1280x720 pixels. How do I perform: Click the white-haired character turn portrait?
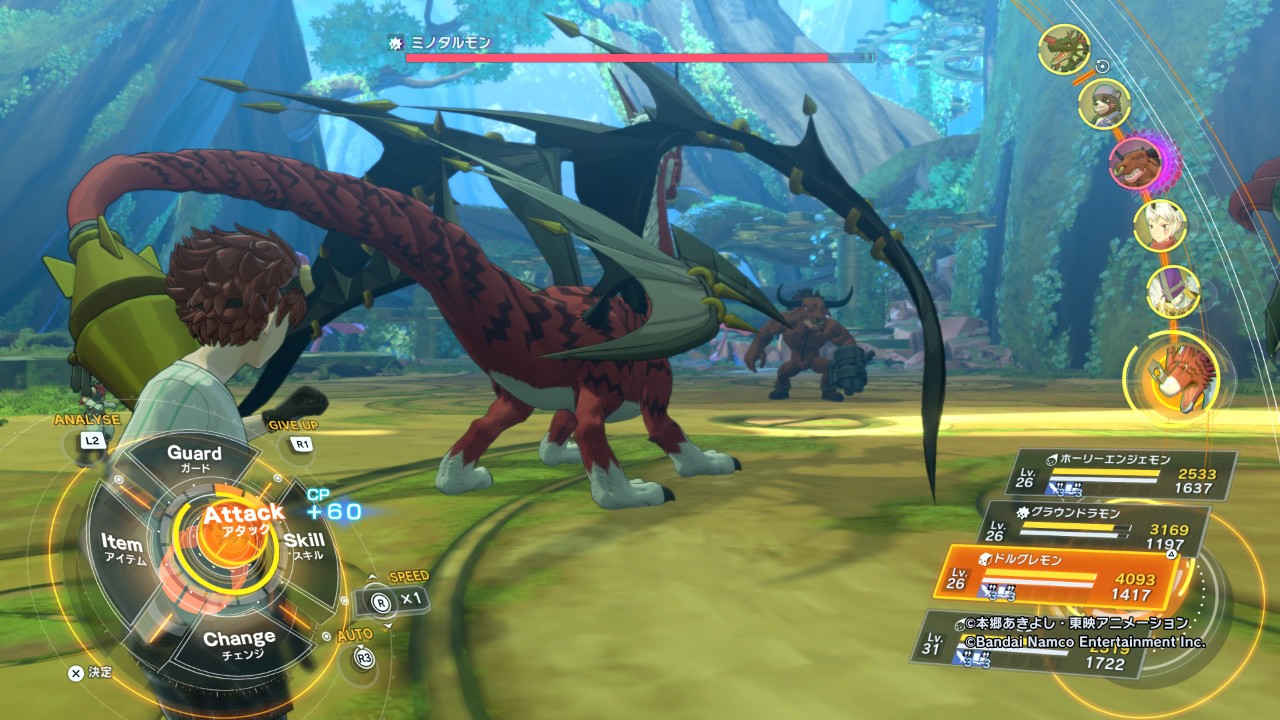pyautogui.click(x=1160, y=225)
